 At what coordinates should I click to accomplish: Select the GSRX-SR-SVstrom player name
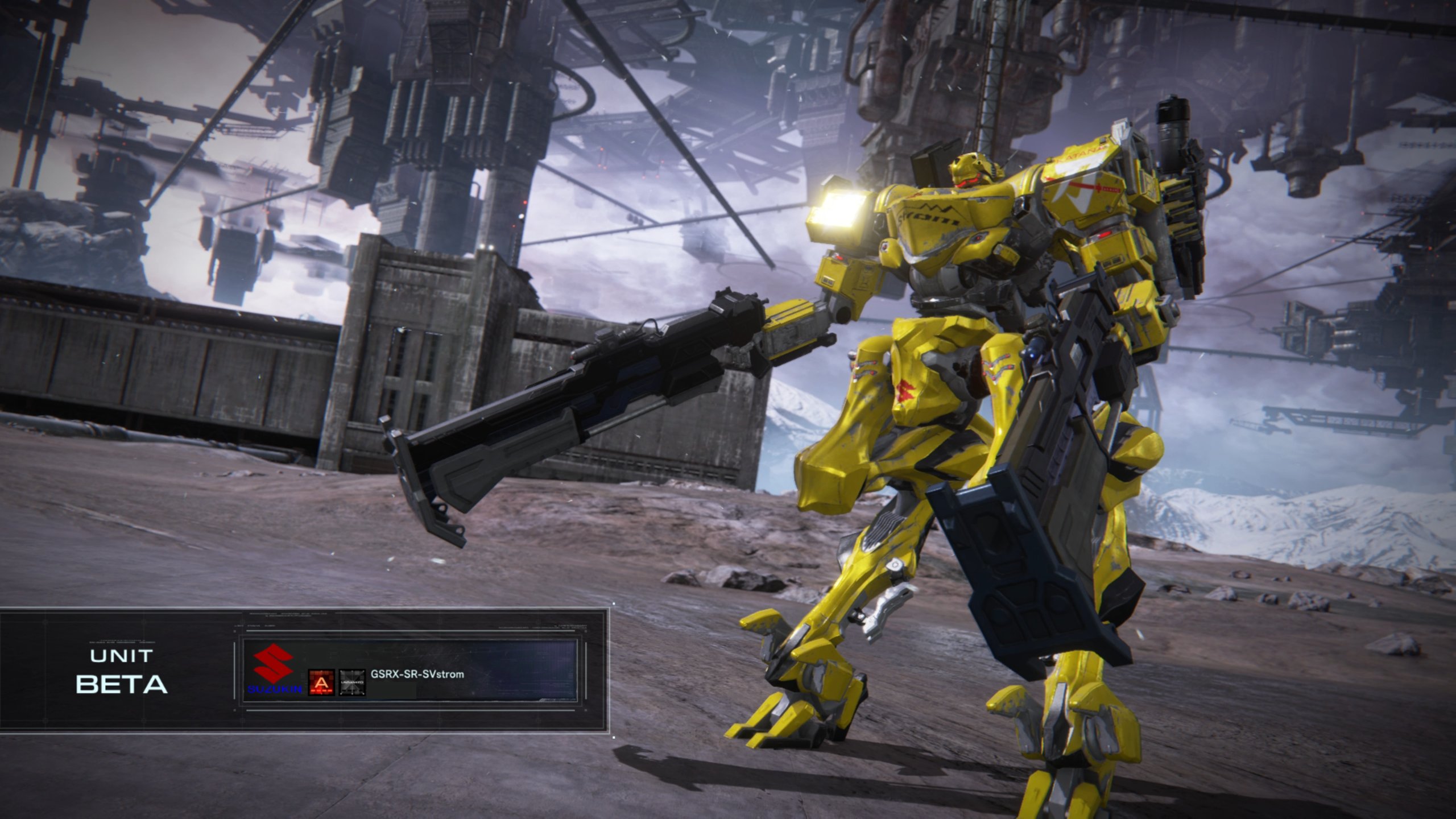(417, 675)
